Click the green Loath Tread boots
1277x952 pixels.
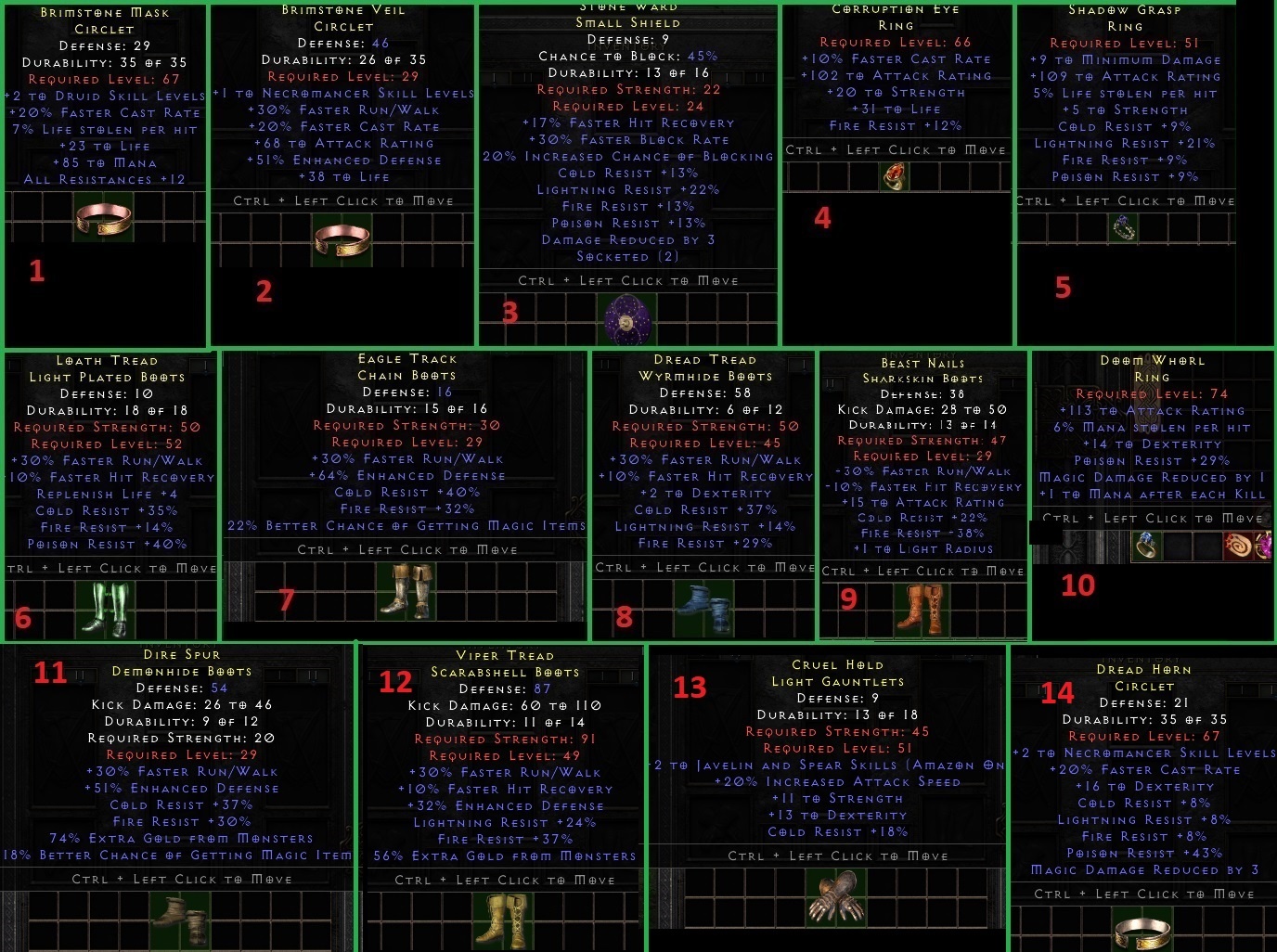point(105,608)
